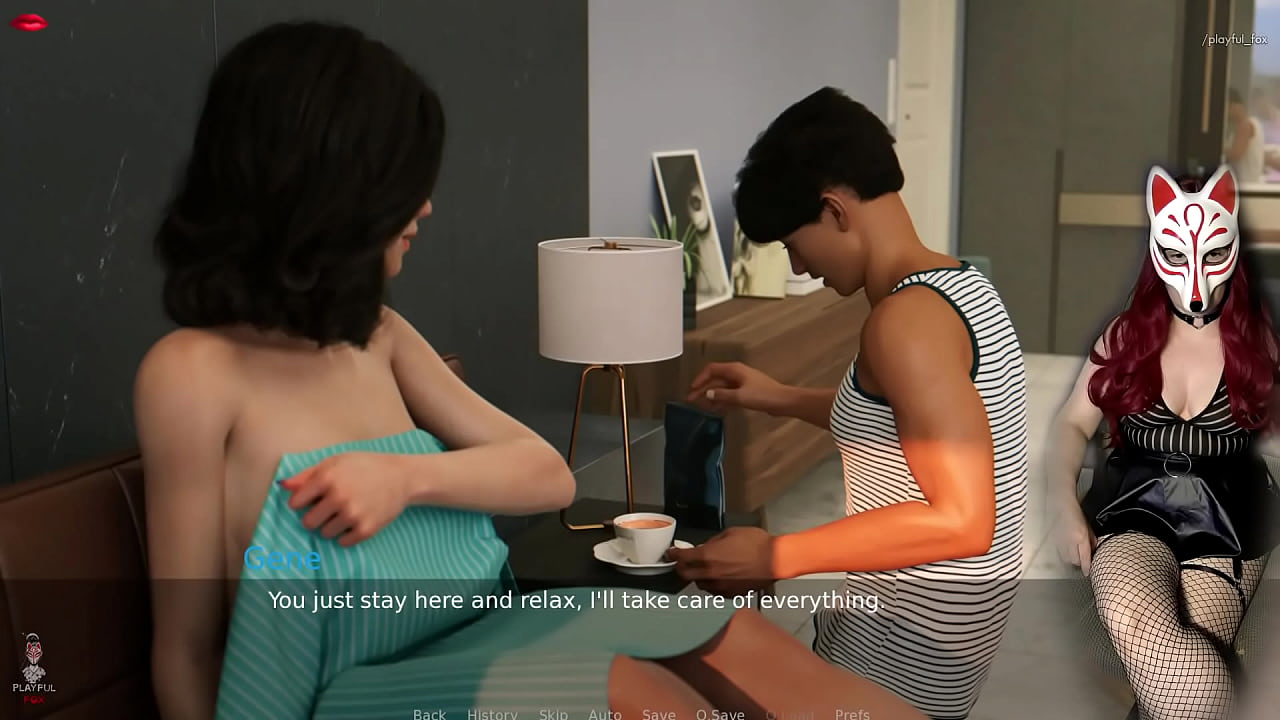
Task: Enable Skip mode in the quick menu
Action: pos(553,713)
